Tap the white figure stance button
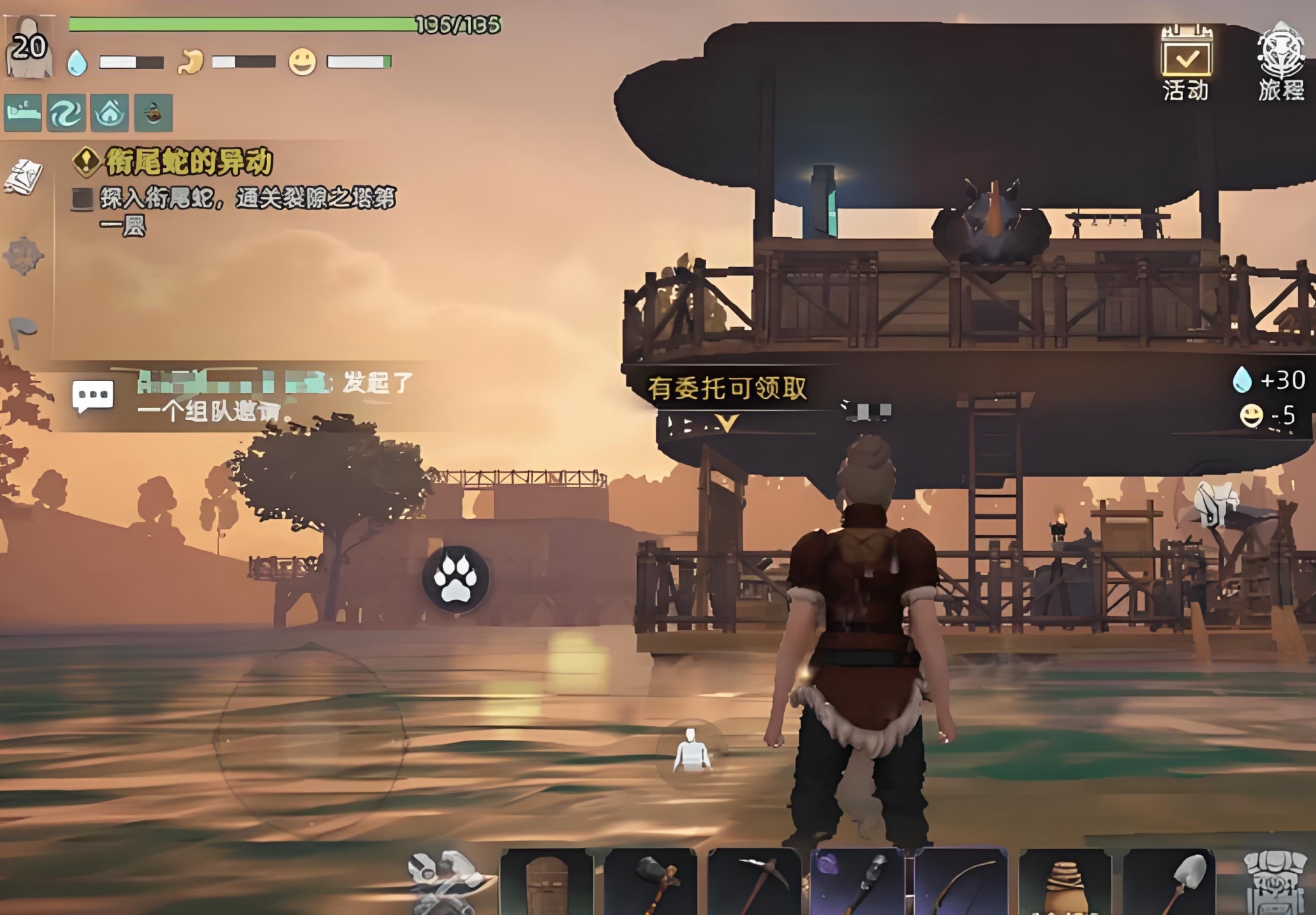Image resolution: width=1316 pixels, height=915 pixels. click(691, 750)
